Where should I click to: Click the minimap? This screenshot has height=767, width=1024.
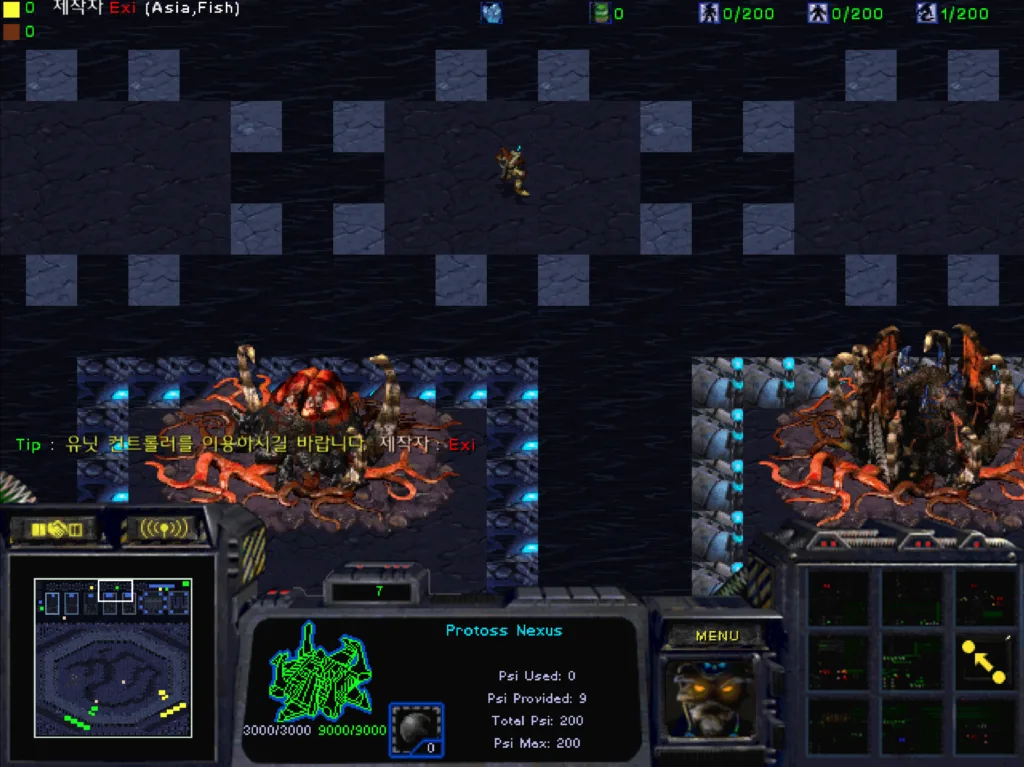[112, 658]
